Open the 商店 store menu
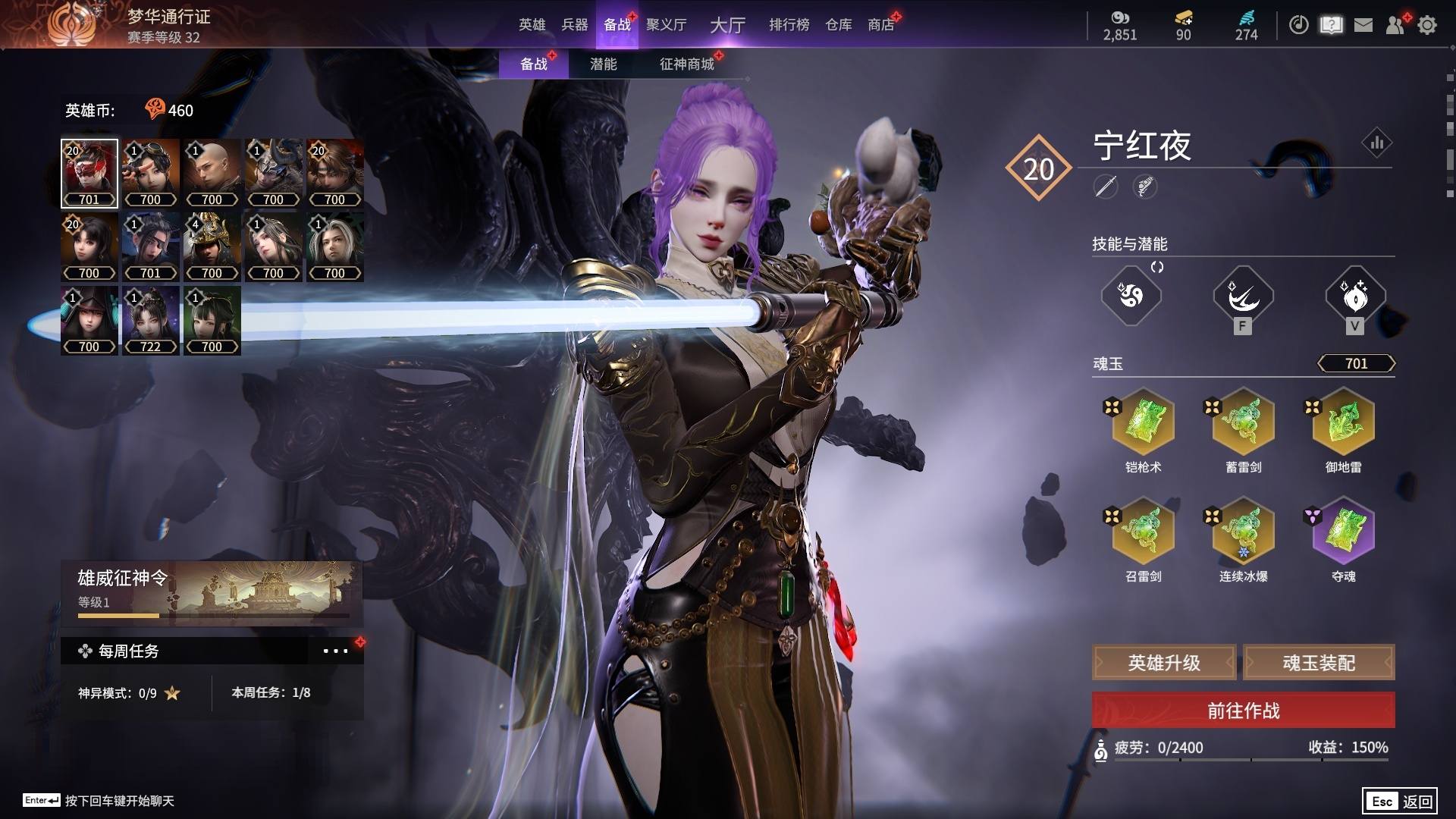 (x=880, y=25)
